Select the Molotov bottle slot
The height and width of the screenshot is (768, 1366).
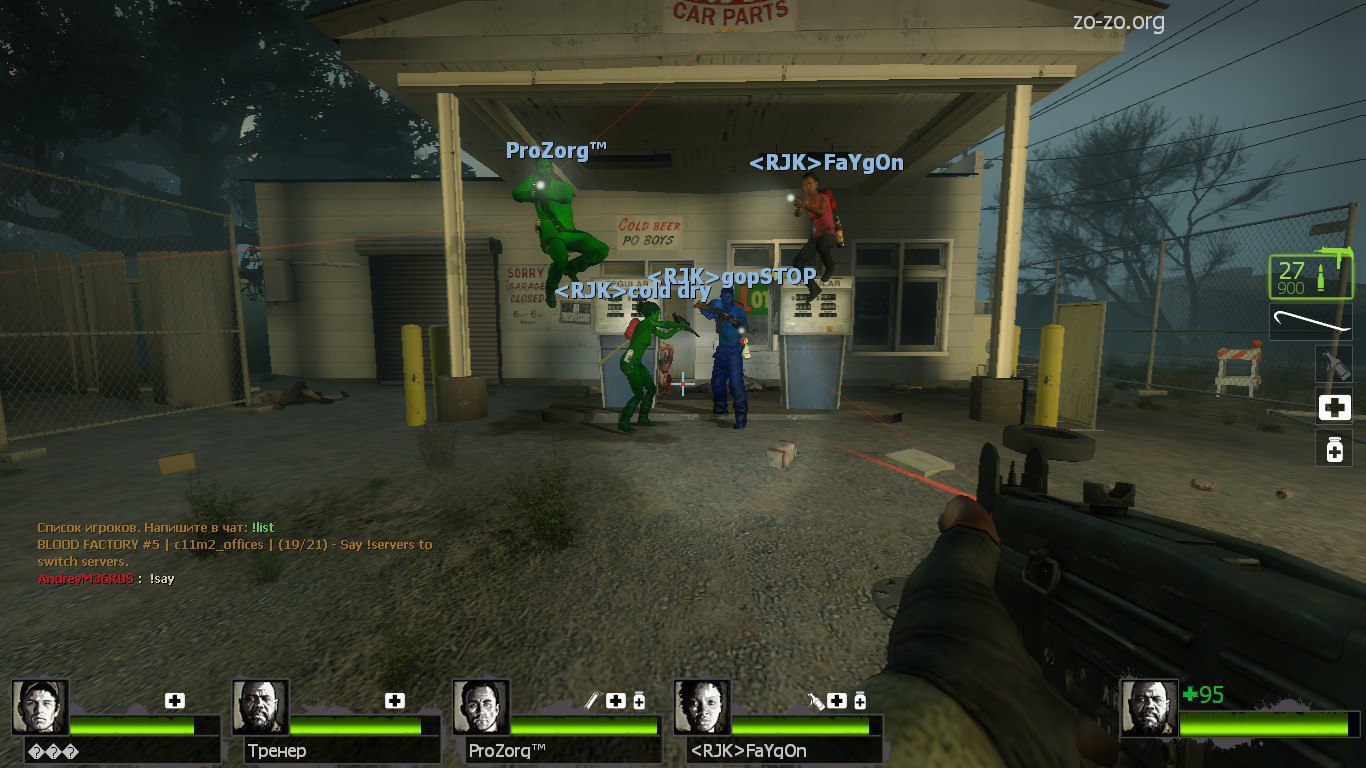pyautogui.click(x=1334, y=364)
